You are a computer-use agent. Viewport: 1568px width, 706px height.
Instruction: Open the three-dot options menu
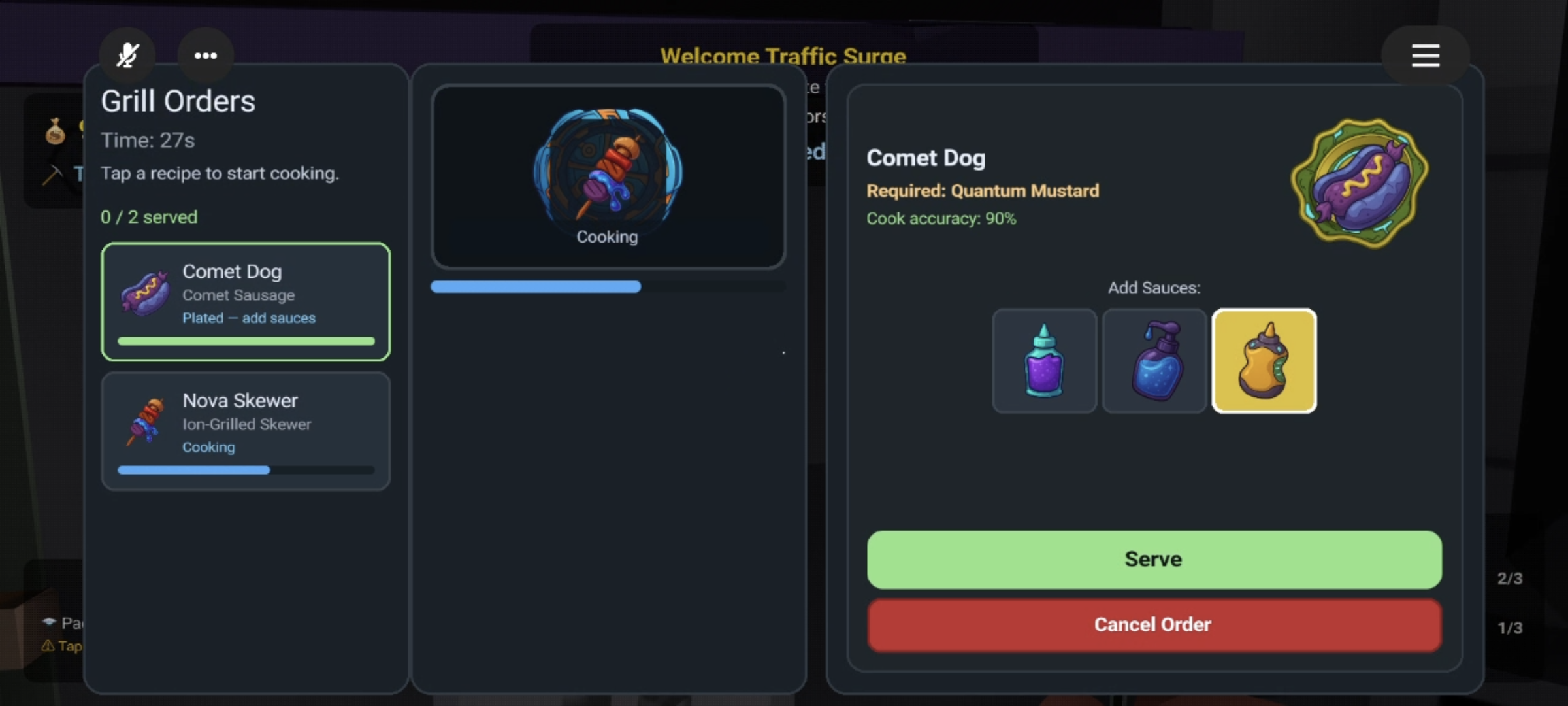(206, 56)
